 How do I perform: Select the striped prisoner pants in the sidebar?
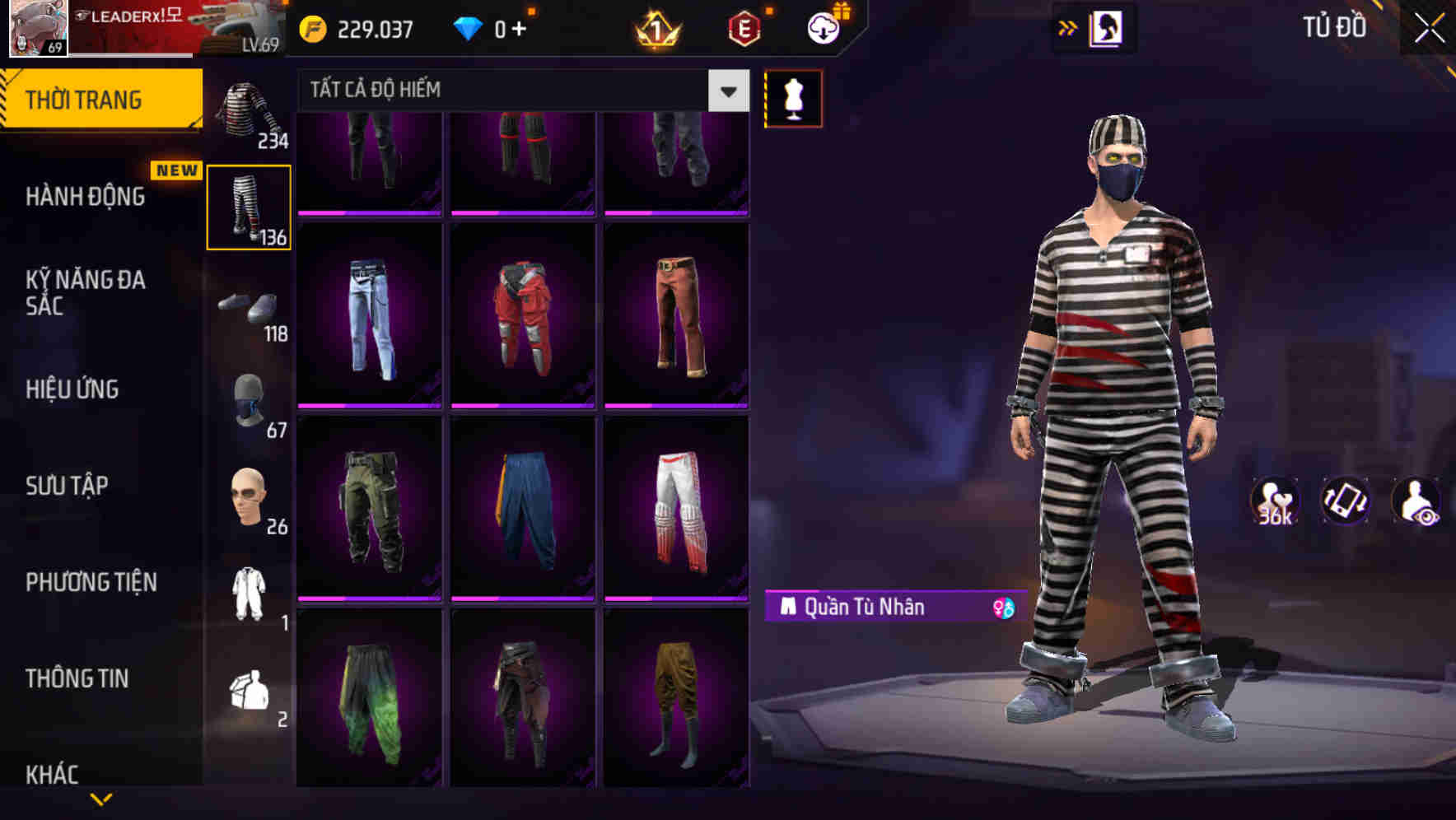pos(248,206)
